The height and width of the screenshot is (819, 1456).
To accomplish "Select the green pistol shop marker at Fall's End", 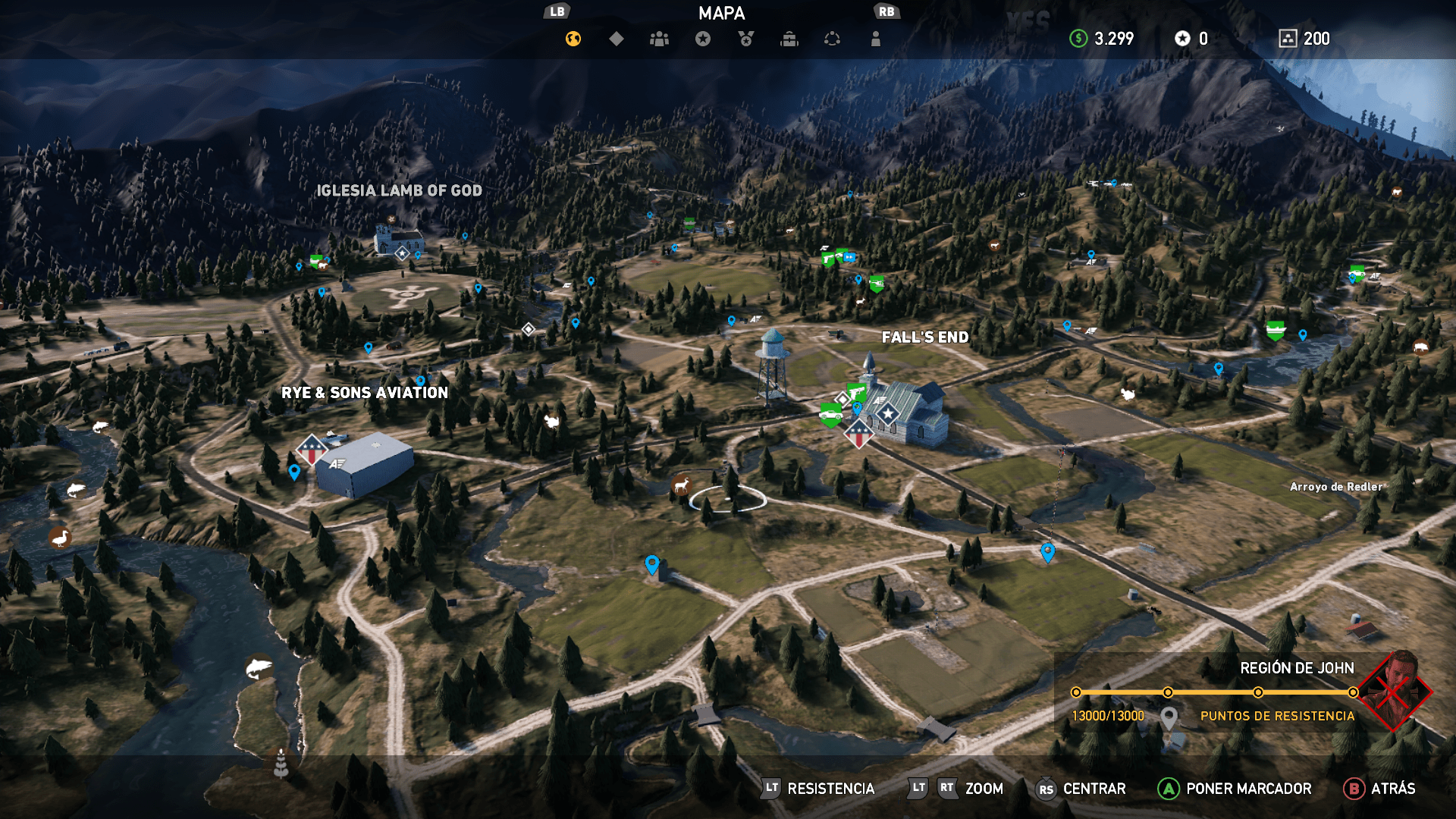I will [857, 393].
